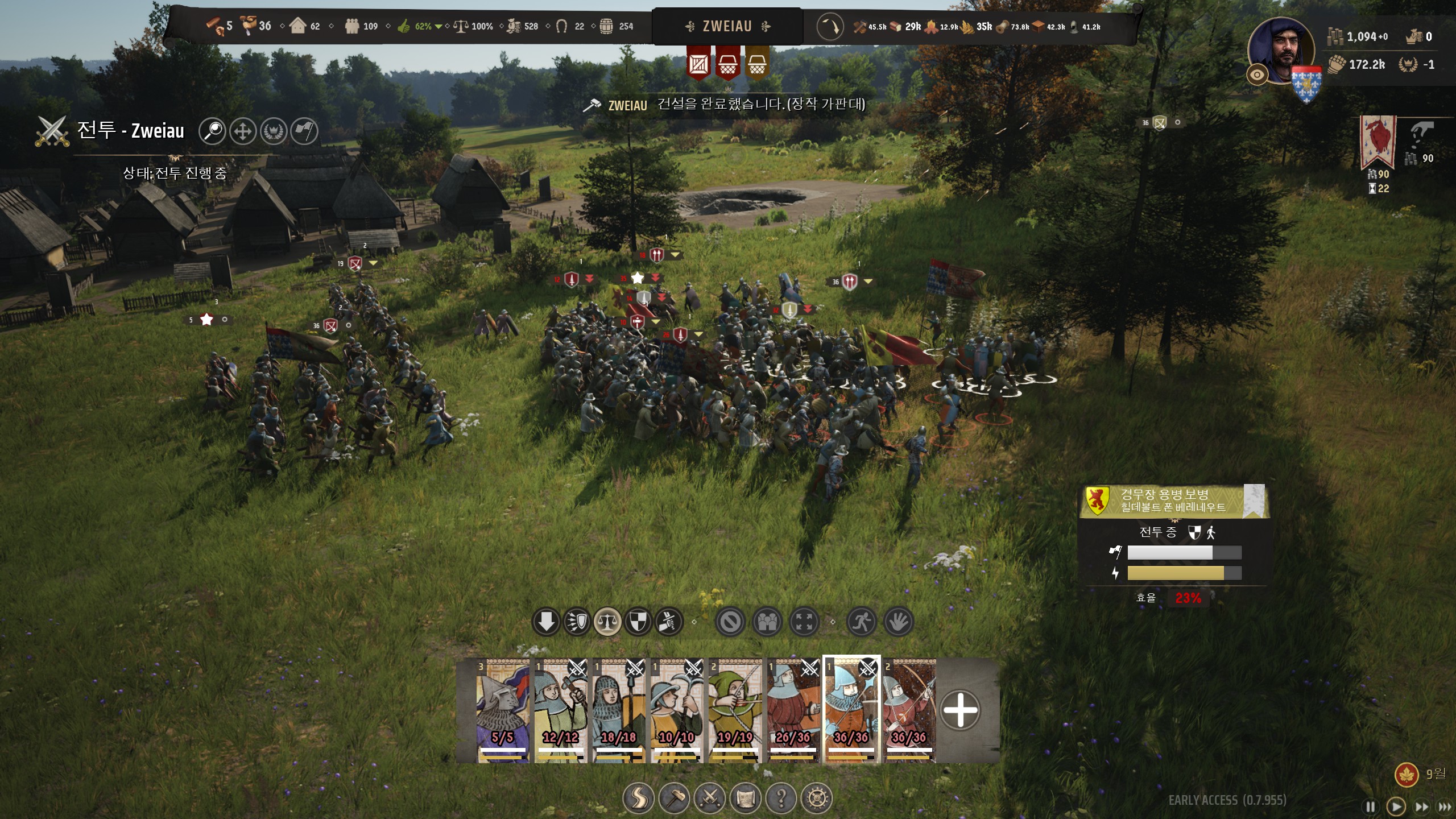This screenshot has width=1456, height=819.
Task: Select the knight retinue card showing 5/5
Action: click(503, 710)
